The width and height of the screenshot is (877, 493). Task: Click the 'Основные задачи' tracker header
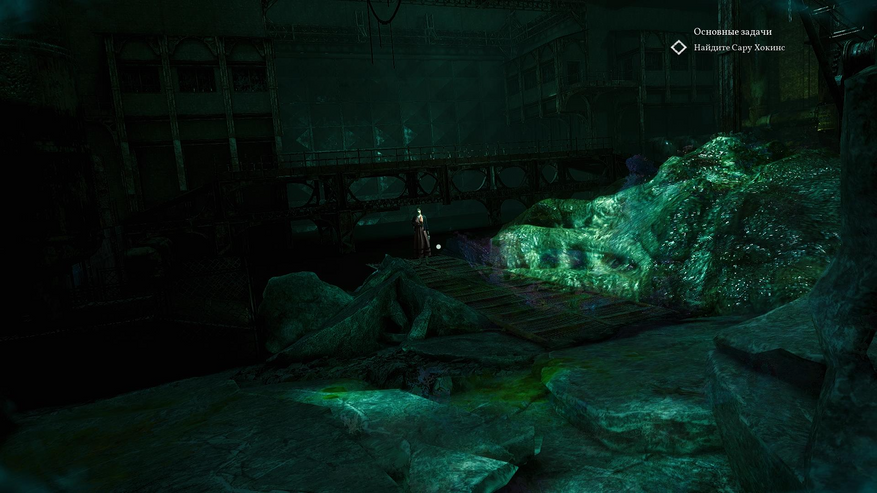[x=732, y=32]
